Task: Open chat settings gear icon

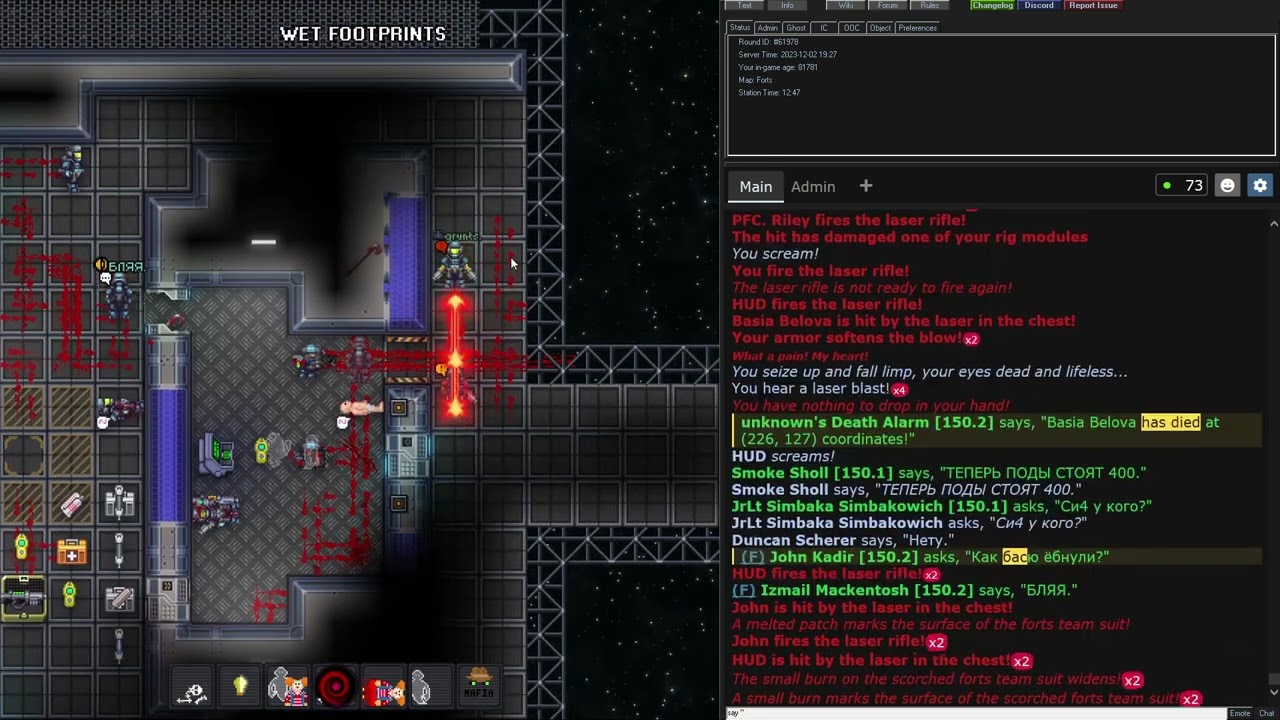Action: pyautogui.click(x=1260, y=185)
